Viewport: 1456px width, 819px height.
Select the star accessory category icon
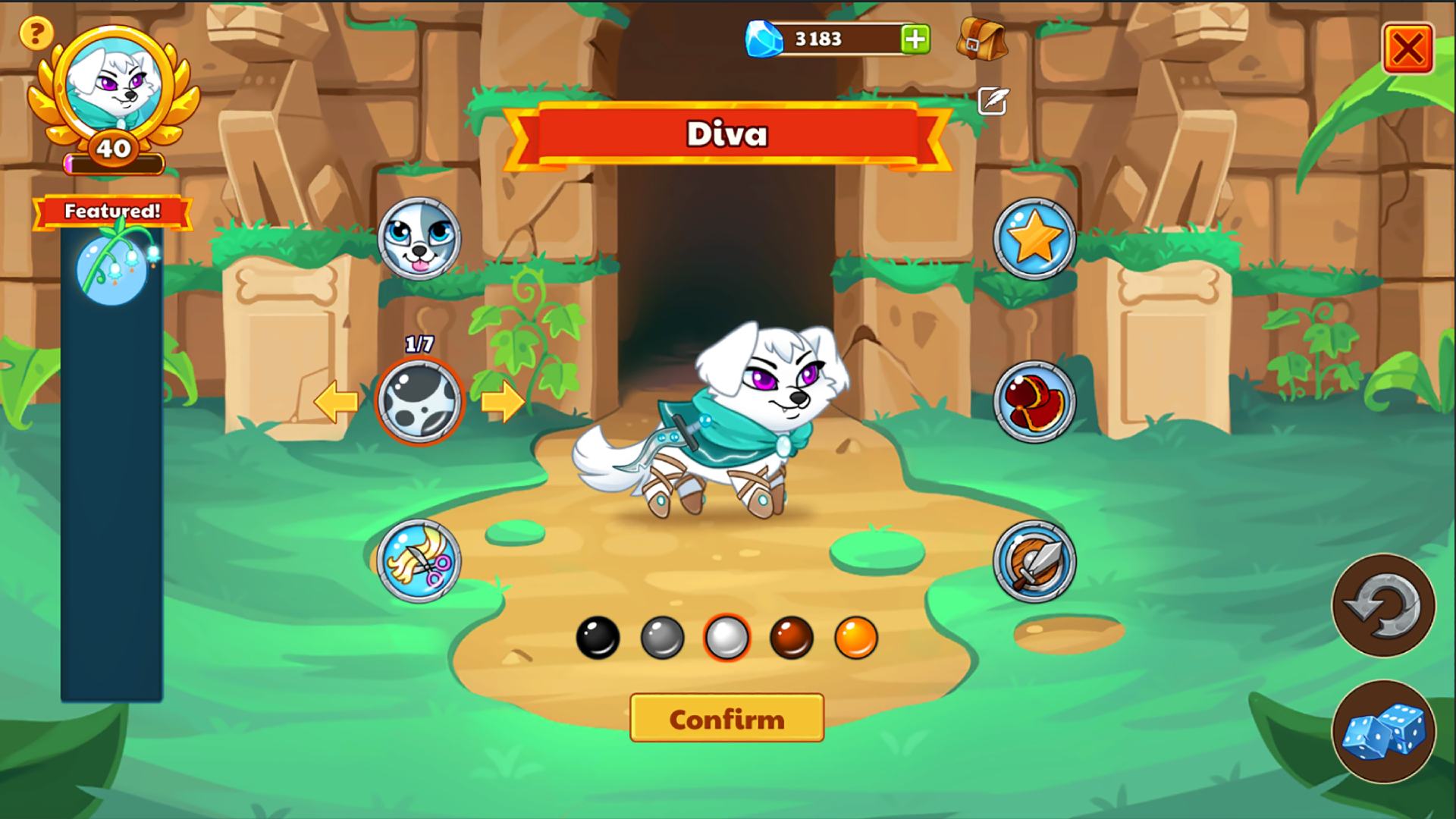[1034, 239]
